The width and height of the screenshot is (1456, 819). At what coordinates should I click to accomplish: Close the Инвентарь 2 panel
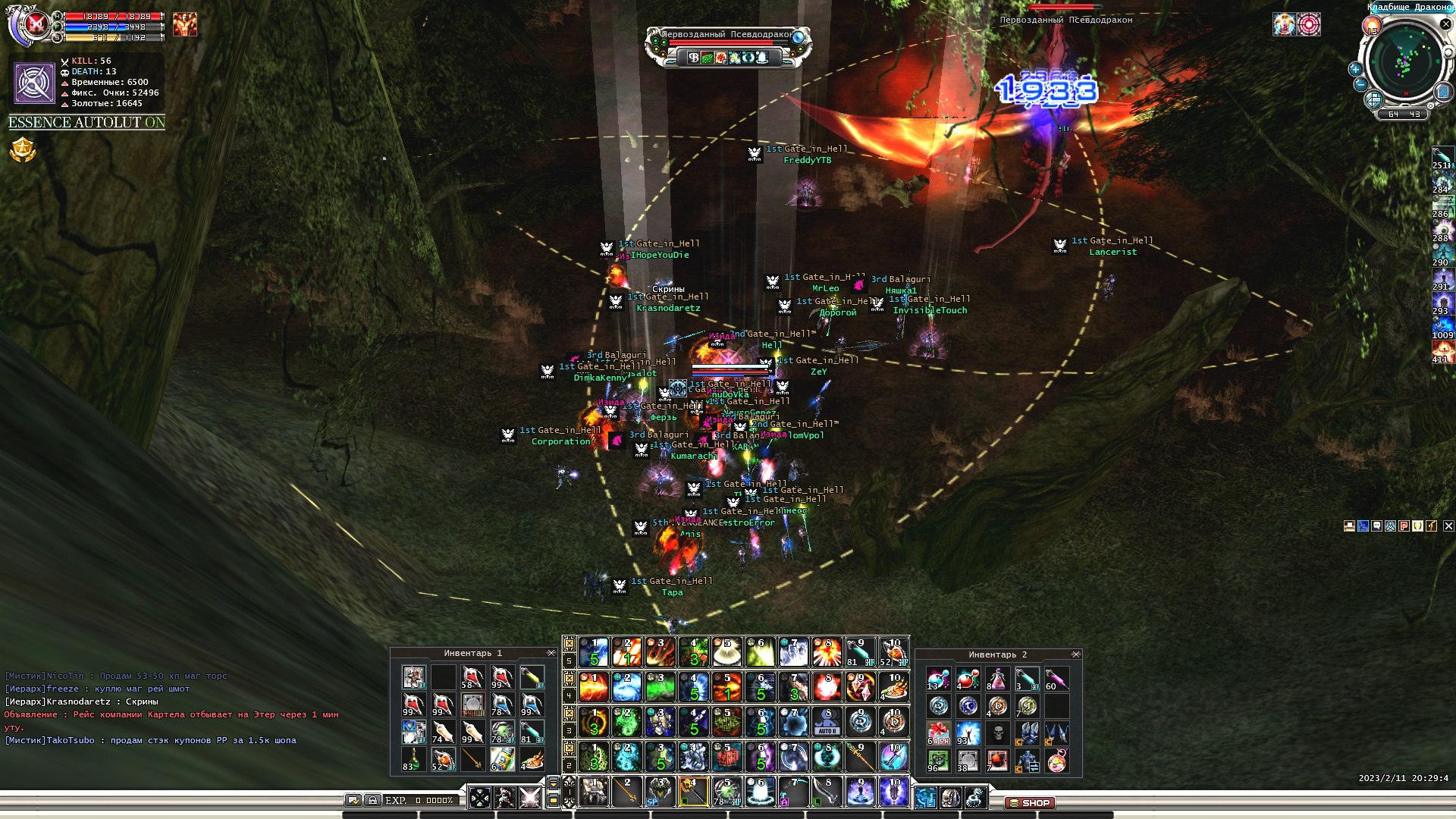[1075, 654]
